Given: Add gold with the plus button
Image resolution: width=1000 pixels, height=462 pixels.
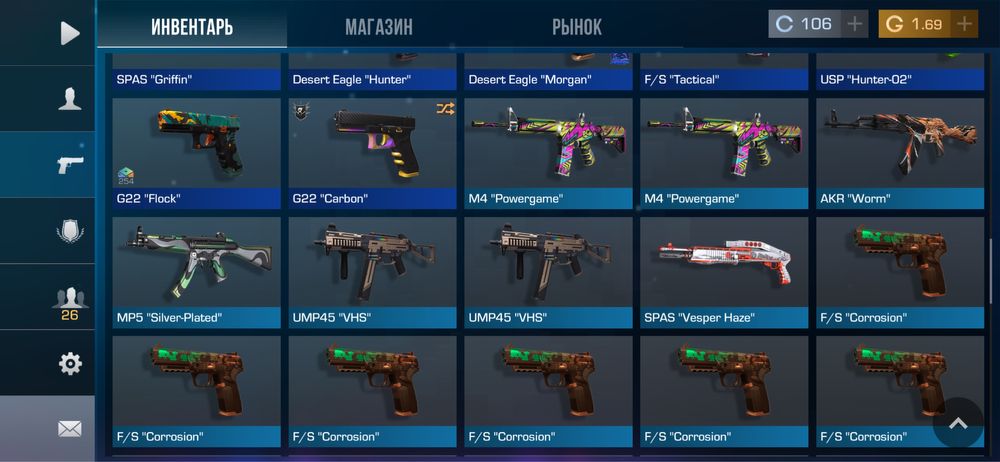Looking at the screenshot, I should 964,24.
